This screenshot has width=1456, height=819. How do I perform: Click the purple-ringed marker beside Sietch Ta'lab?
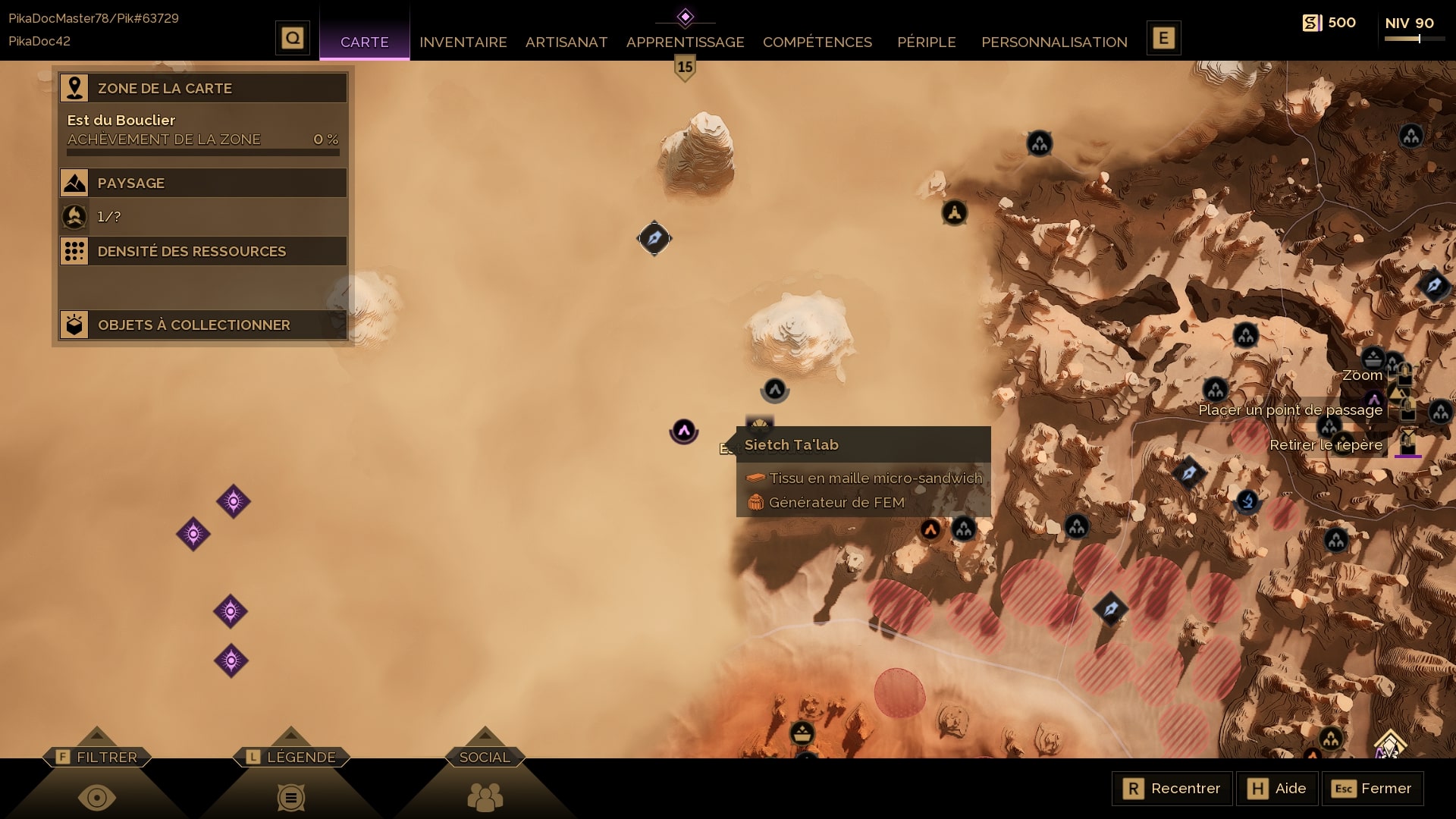(683, 431)
